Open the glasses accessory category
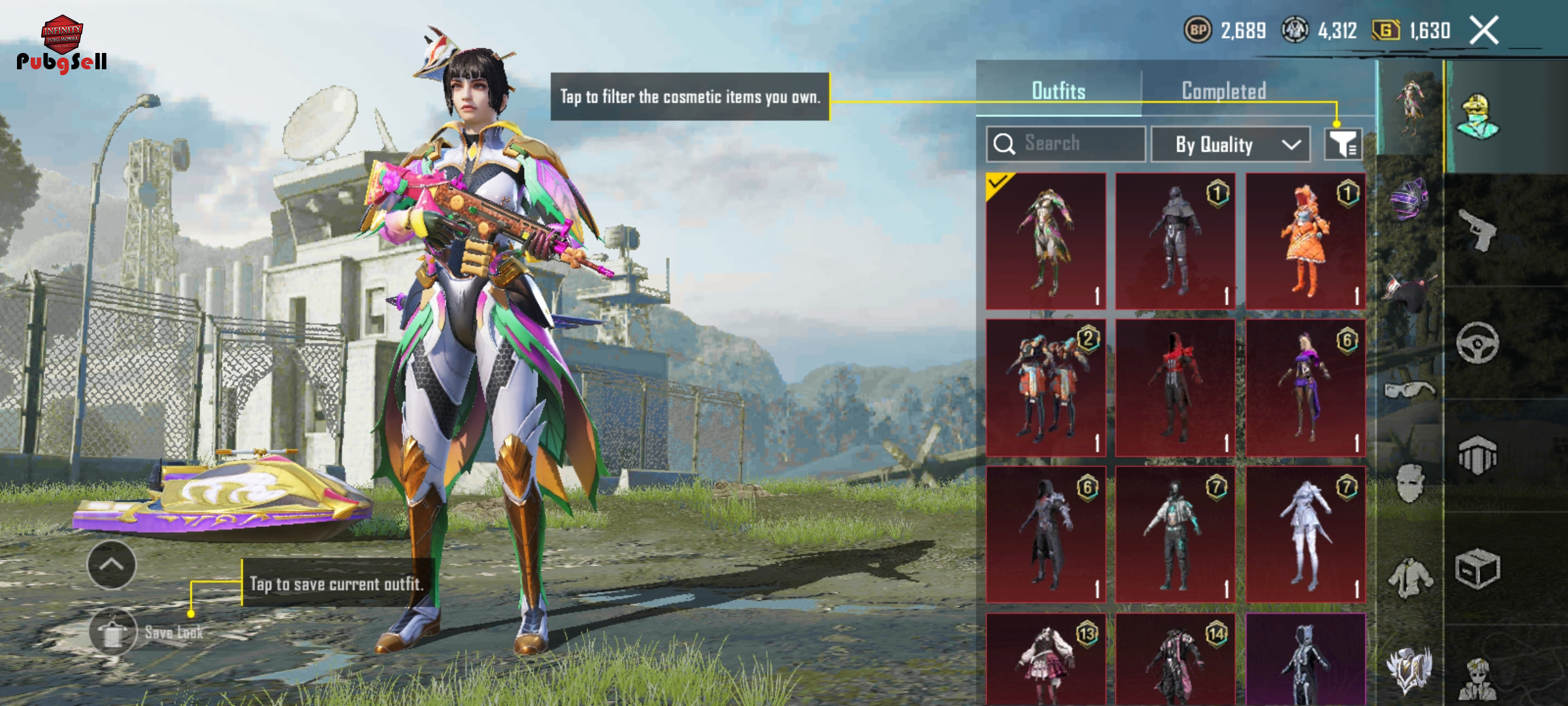Image resolution: width=1568 pixels, height=706 pixels. [1409, 390]
